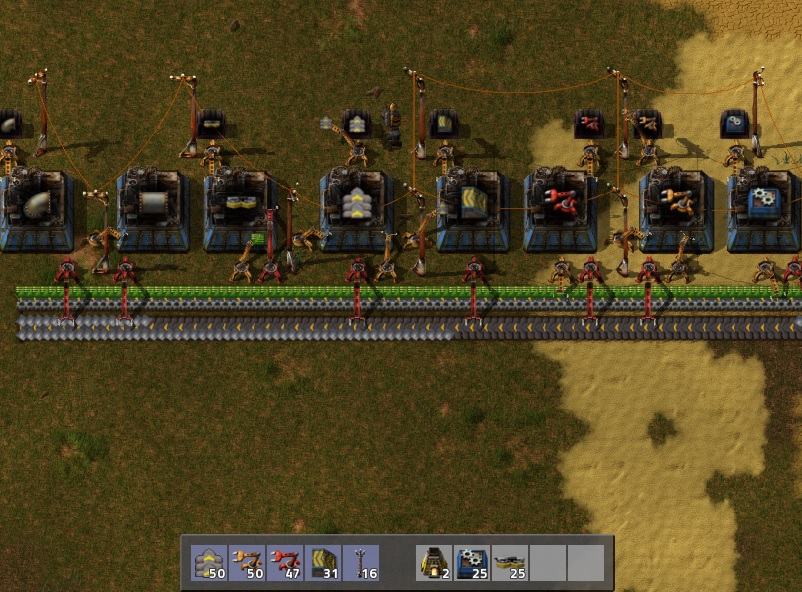Pick the electric pole slot with 16

click(360, 563)
